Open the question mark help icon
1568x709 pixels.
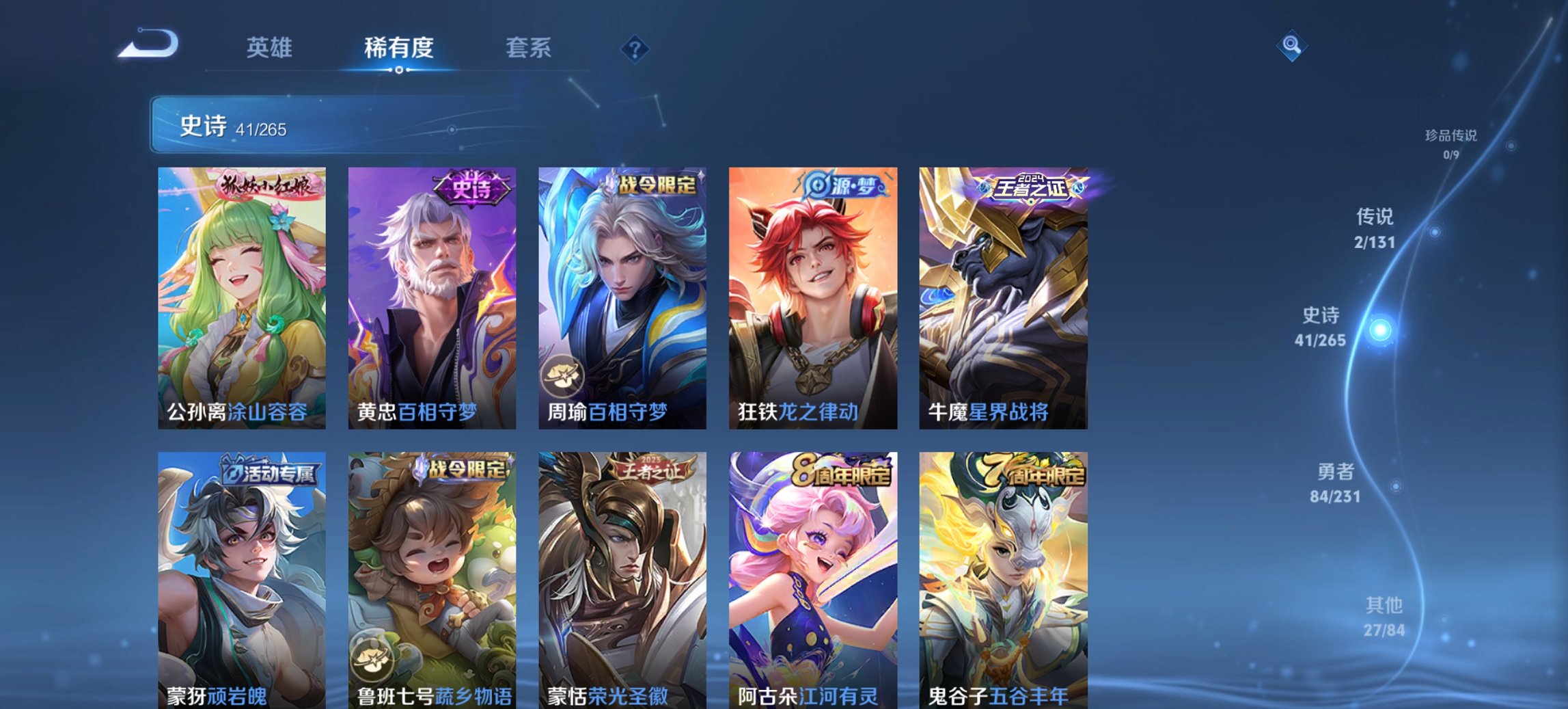coord(634,48)
